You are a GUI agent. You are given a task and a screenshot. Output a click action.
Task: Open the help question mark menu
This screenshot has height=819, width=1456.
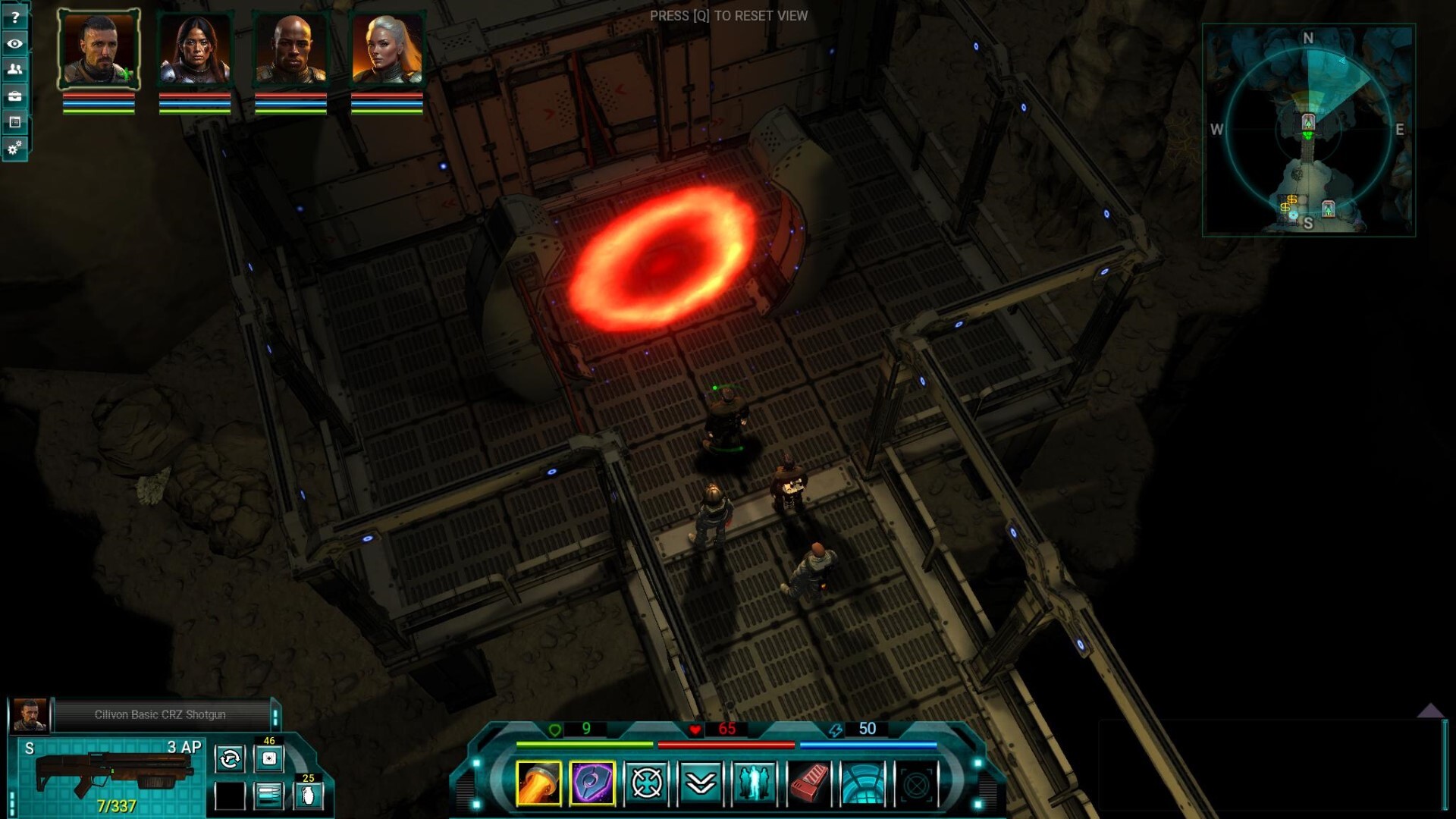(x=14, y=17)
